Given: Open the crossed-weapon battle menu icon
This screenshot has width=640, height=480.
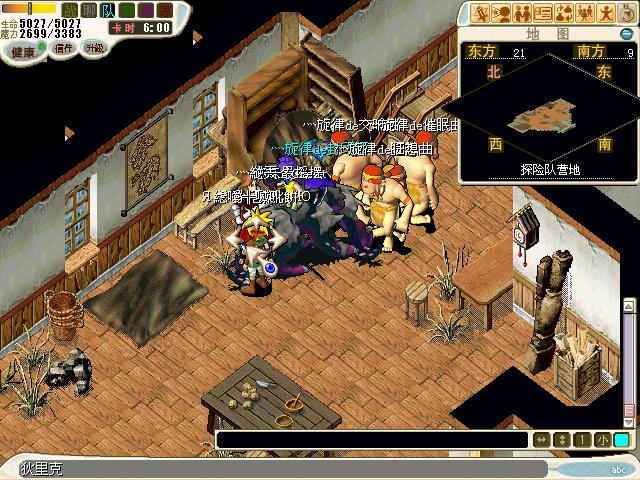Looking at the screenshot, I should tap(481, 13).
